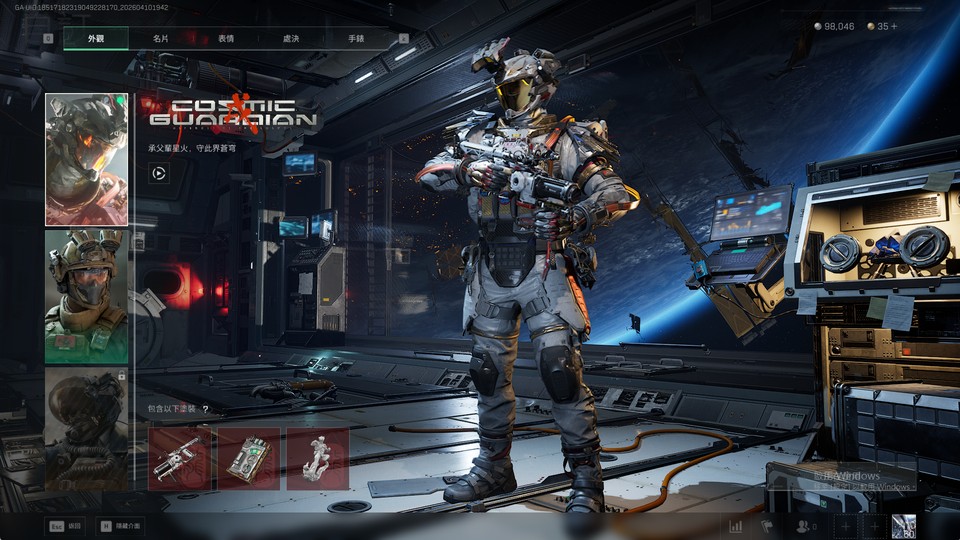960x540 pixels.
Task: Switch to the 名片 tab
Action: (x=160, y=38)
